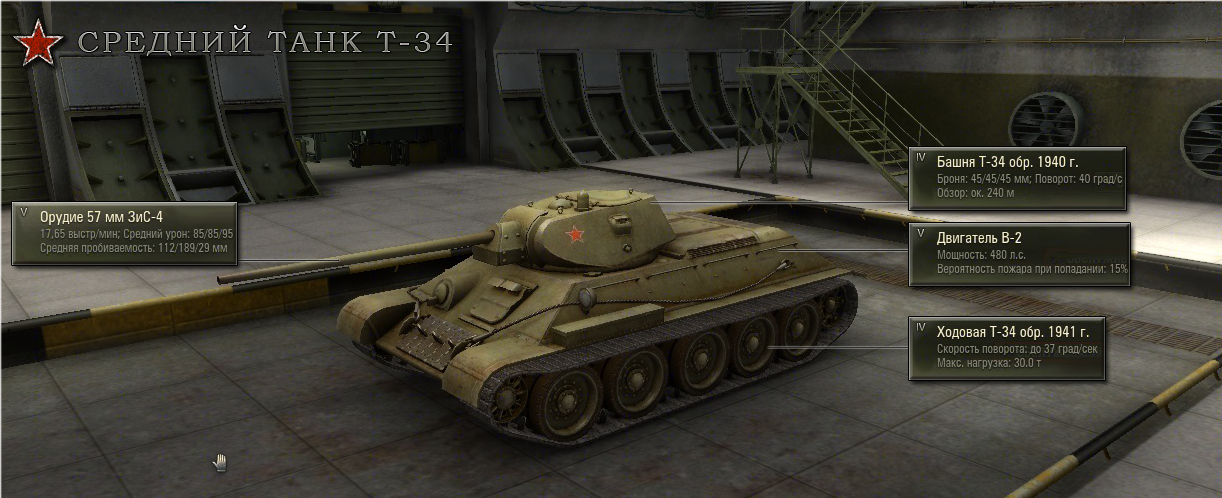Viewport: 1222px width, 498px height.
Task: Choose the Двигатель В-2 engine panel
Action: tap(1018, 254)
